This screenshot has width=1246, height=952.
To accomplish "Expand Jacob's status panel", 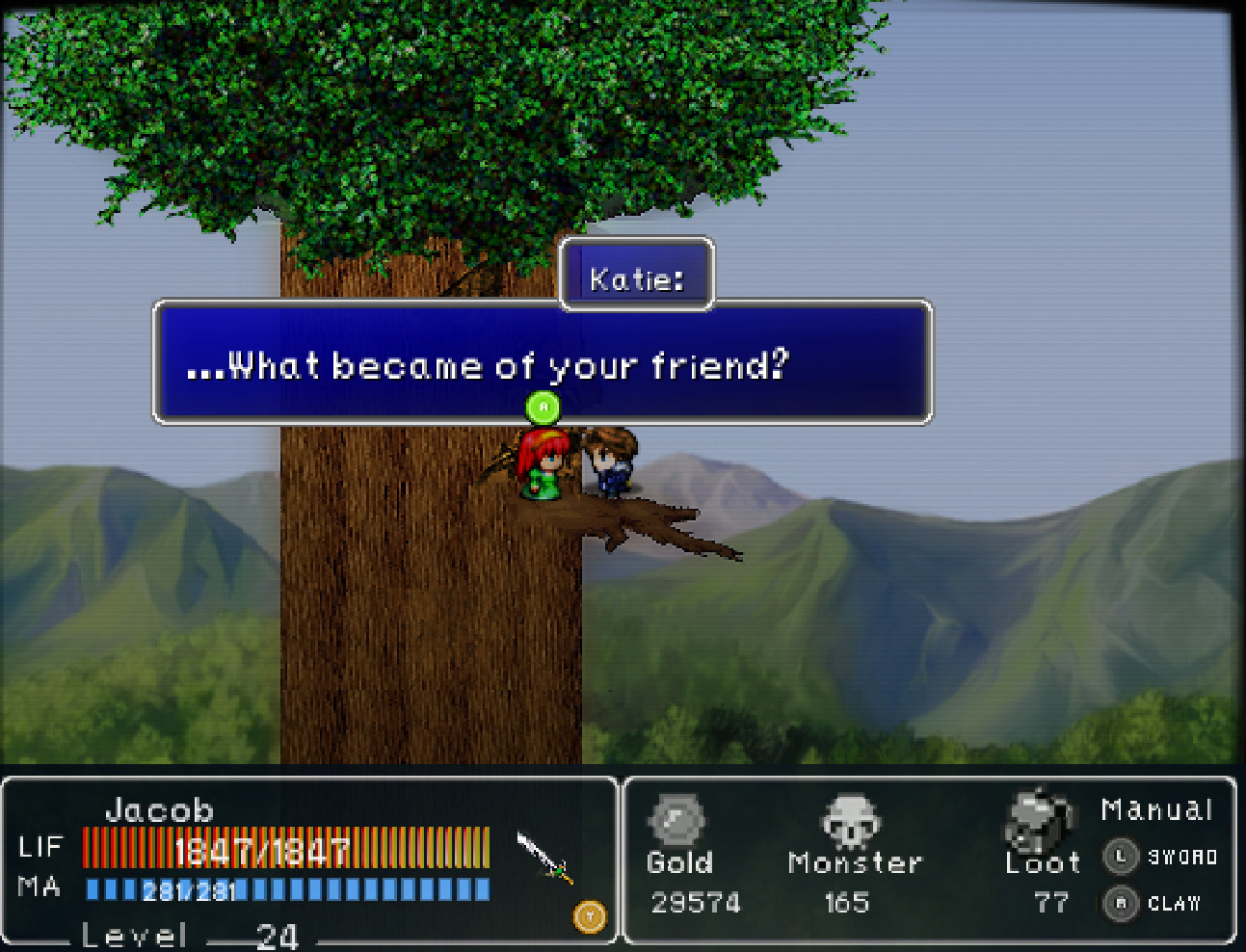I will click(x=308, y=862).
